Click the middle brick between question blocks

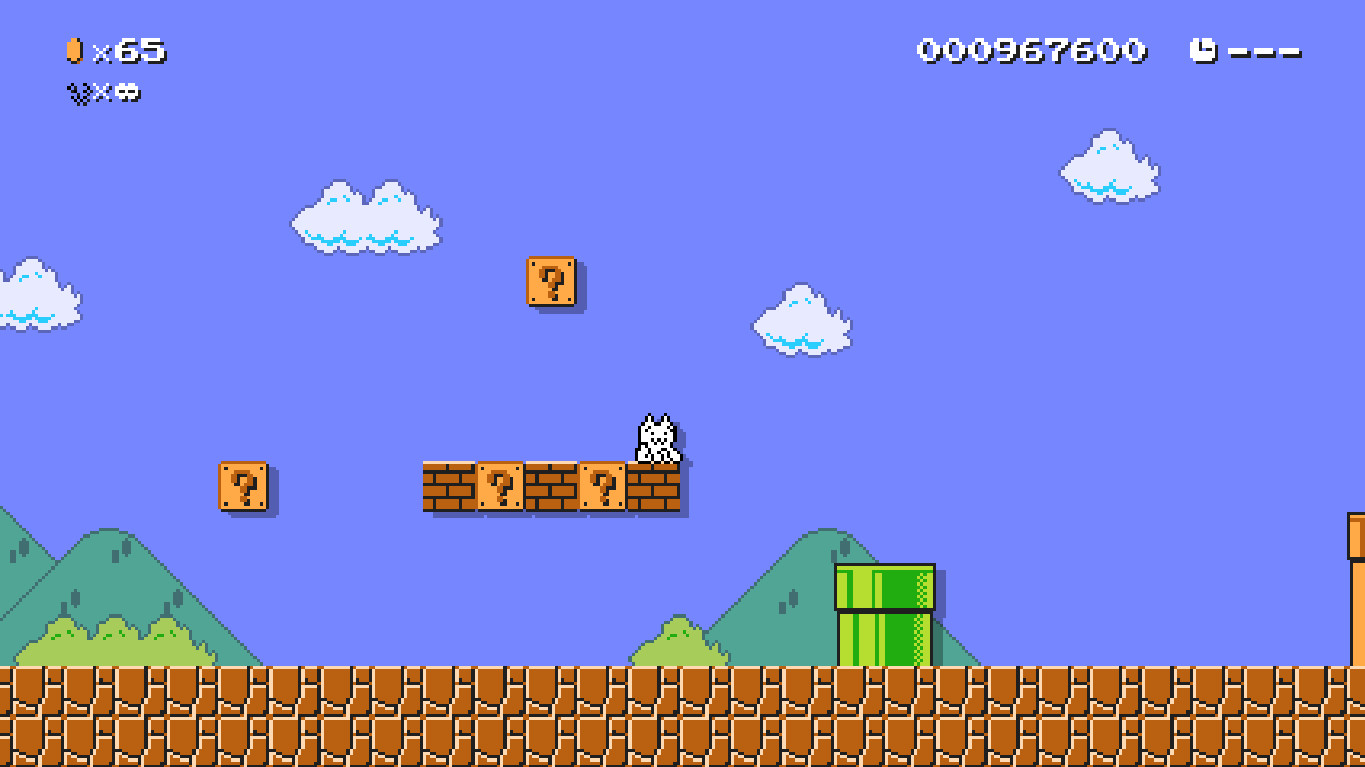point(551,487)
